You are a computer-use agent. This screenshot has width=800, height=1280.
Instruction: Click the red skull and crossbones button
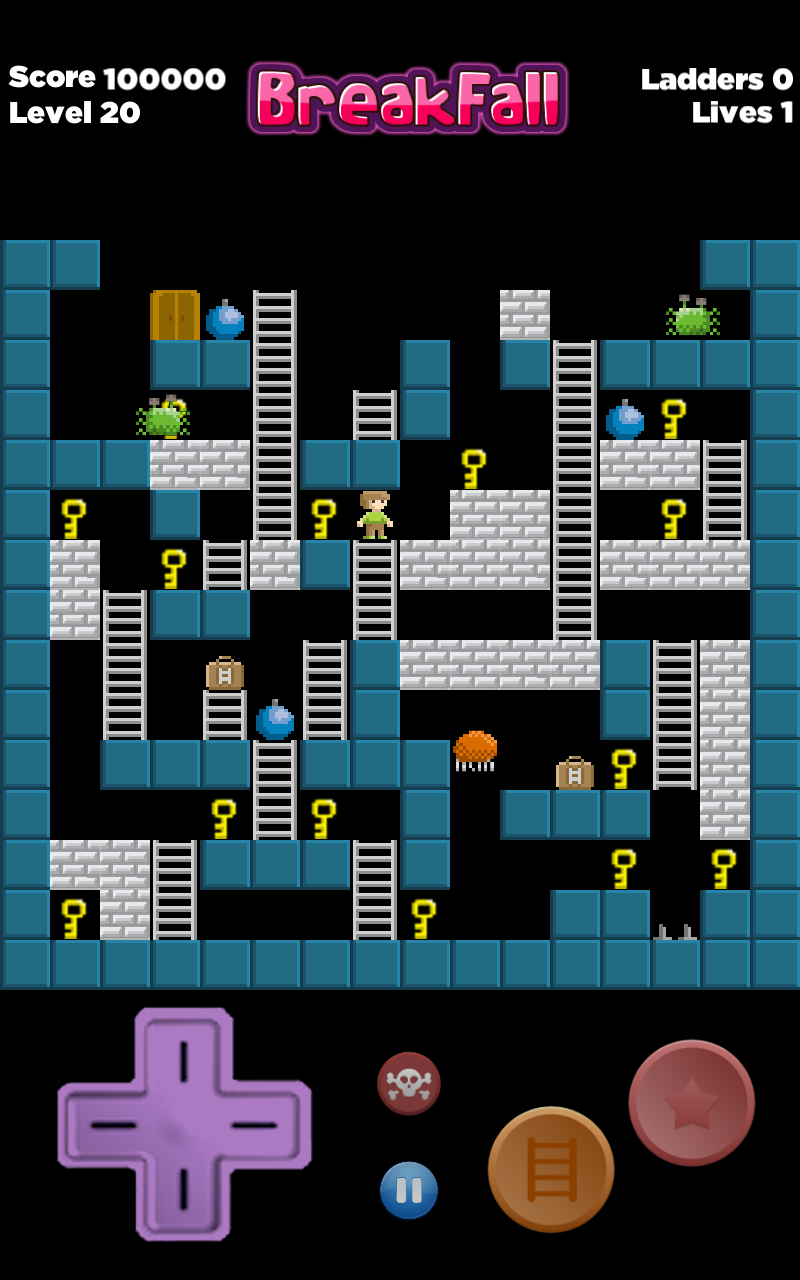pyautogui.click(x=409, y=1083)
